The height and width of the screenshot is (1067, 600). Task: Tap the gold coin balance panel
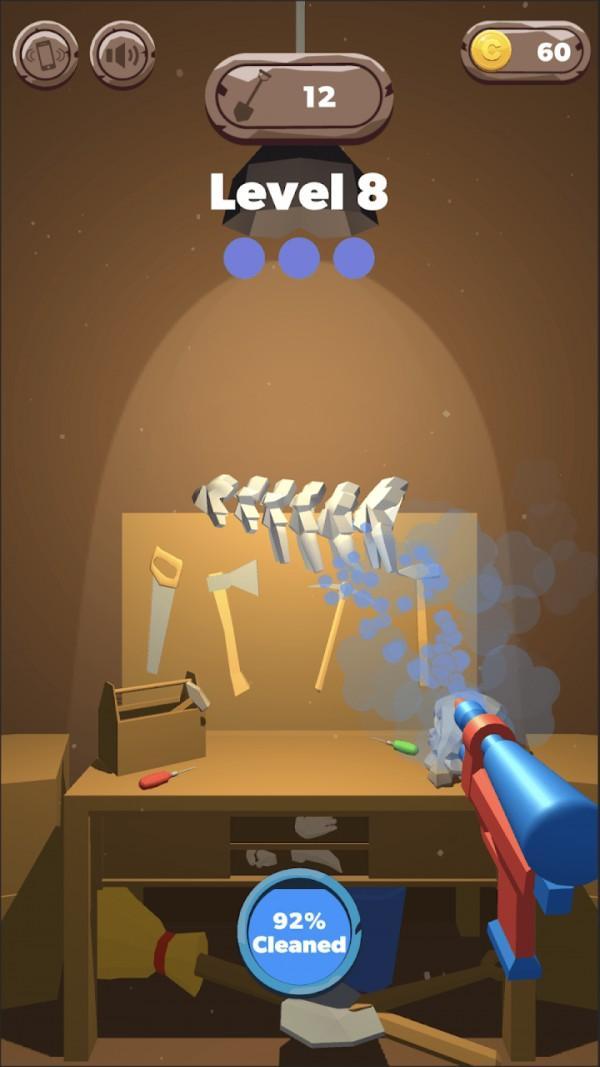[x=525, y=52]
